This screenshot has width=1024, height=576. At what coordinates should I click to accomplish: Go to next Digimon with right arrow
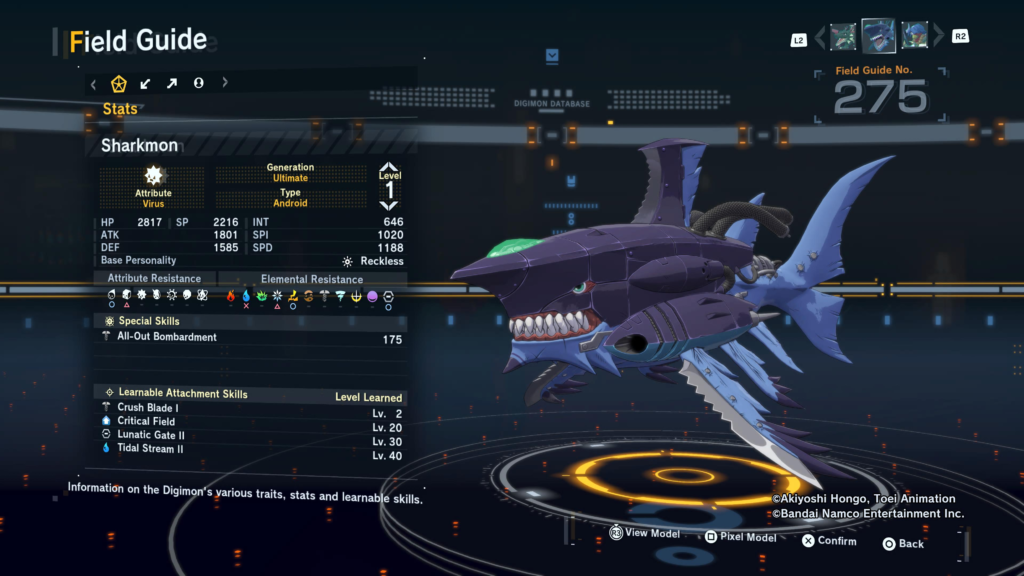tap(937, 38)
